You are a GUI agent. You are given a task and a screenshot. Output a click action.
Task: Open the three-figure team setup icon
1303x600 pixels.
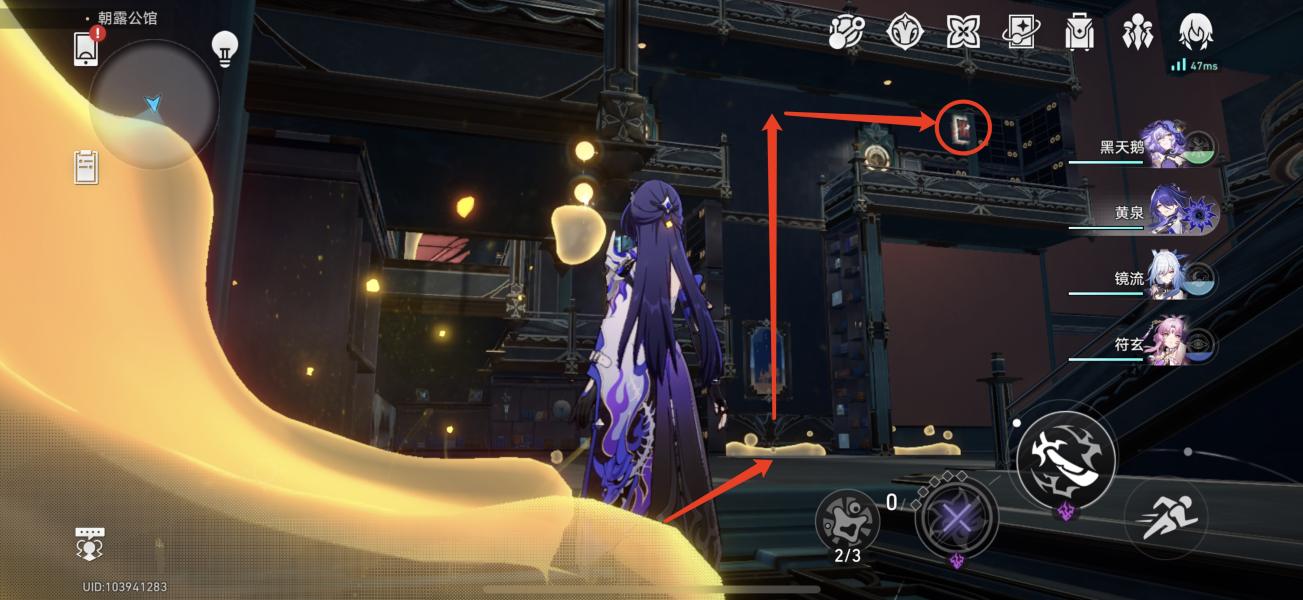pos(1138,33)
